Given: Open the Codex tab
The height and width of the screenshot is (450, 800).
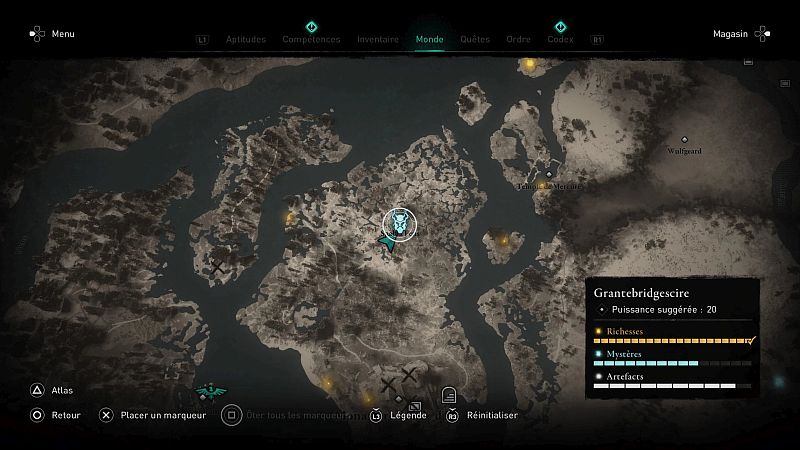Looking at the screenshot, I should coord(560,40).
